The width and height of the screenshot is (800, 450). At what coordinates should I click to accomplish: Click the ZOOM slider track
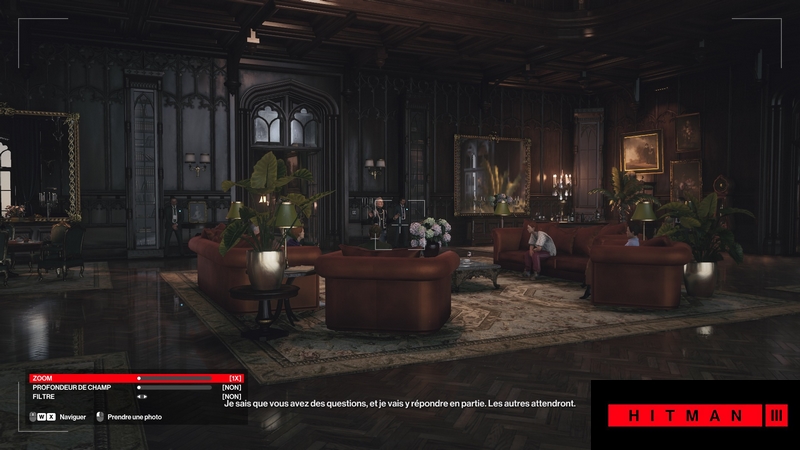tap(175, 378)
